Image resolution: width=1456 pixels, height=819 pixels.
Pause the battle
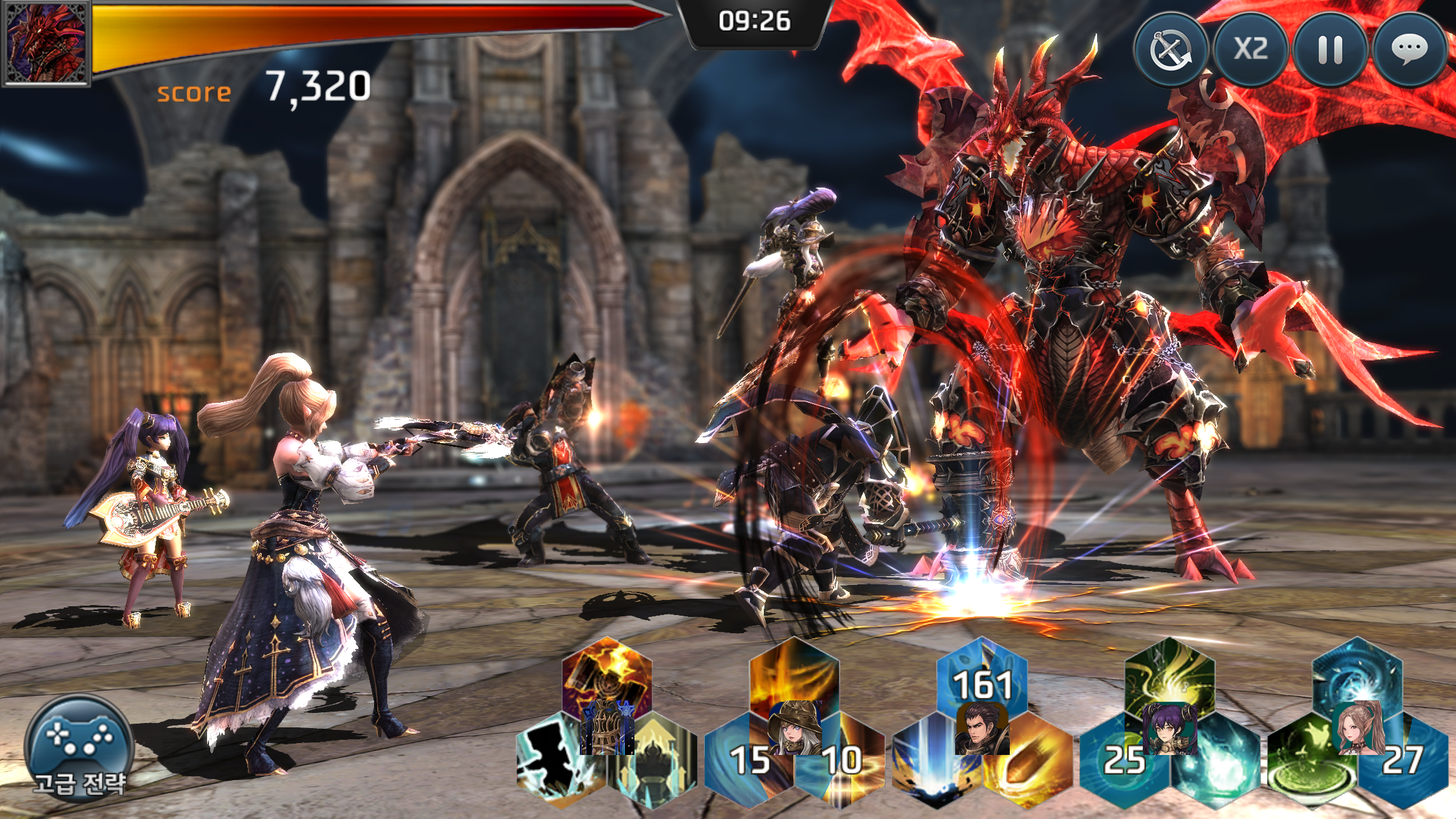point(1330,50)
